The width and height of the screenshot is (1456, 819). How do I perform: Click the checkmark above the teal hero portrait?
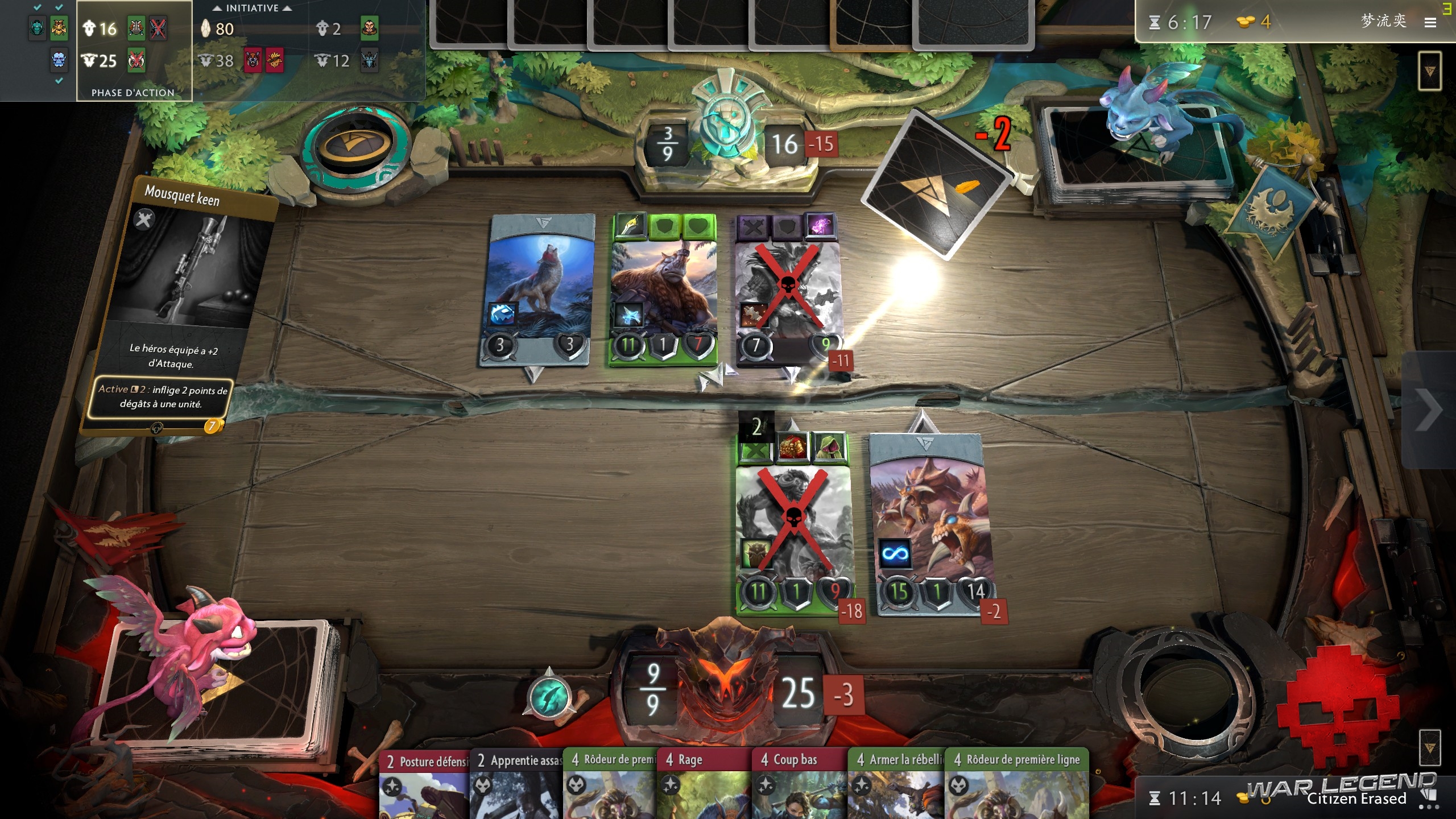(36, 7)
